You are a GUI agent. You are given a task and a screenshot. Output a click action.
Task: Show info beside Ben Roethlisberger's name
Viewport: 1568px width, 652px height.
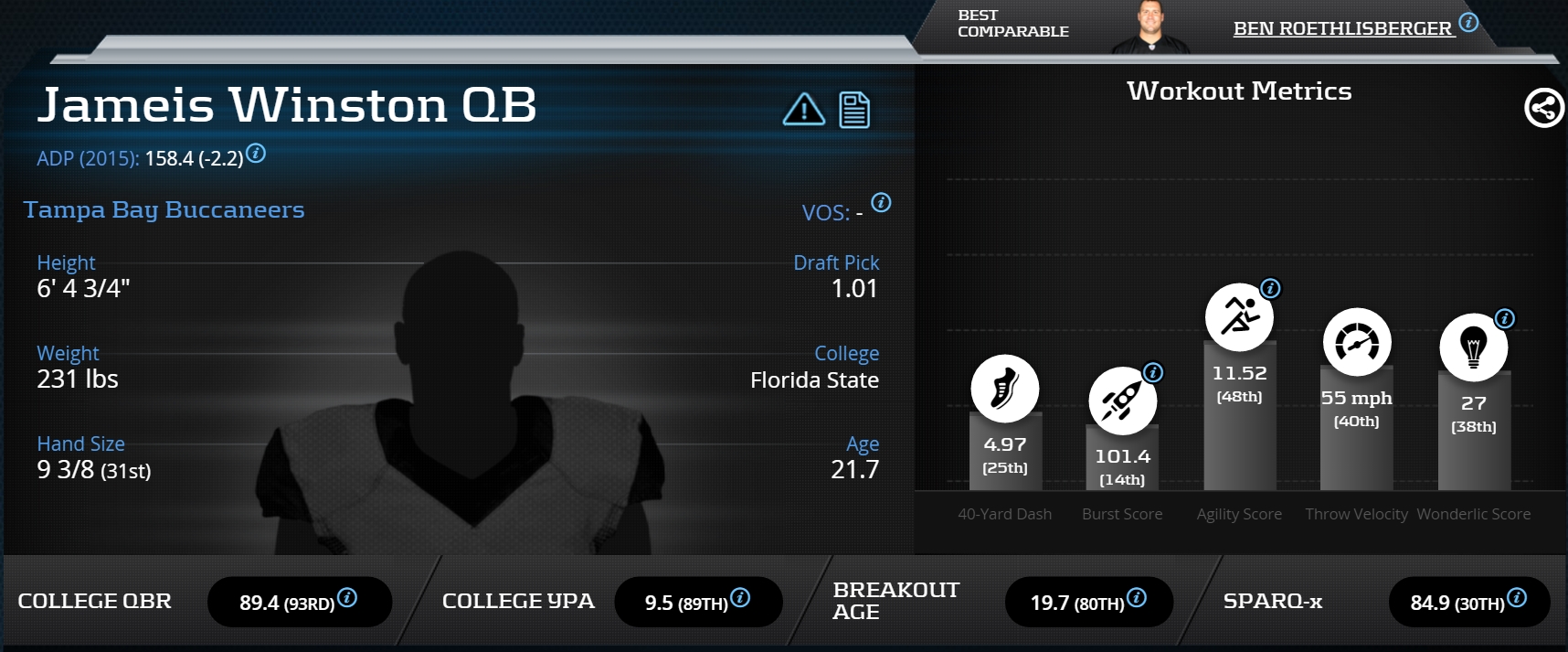point(1468,23)
